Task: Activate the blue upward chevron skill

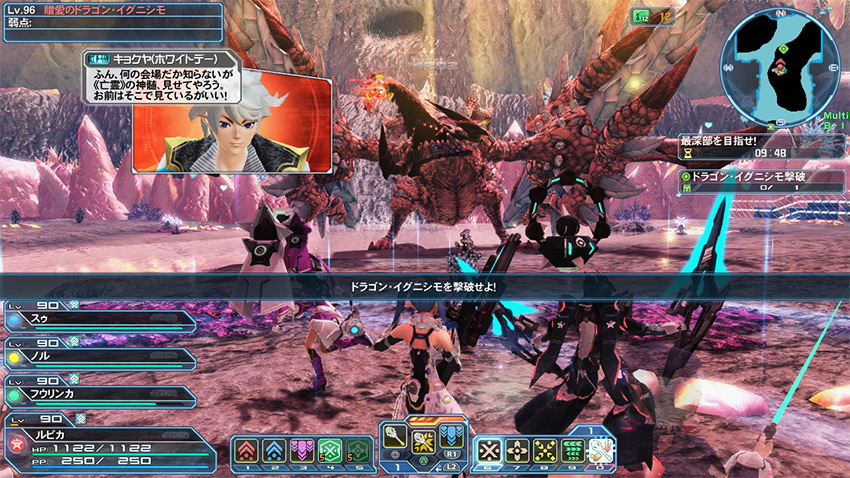Action: pos(274,452)
